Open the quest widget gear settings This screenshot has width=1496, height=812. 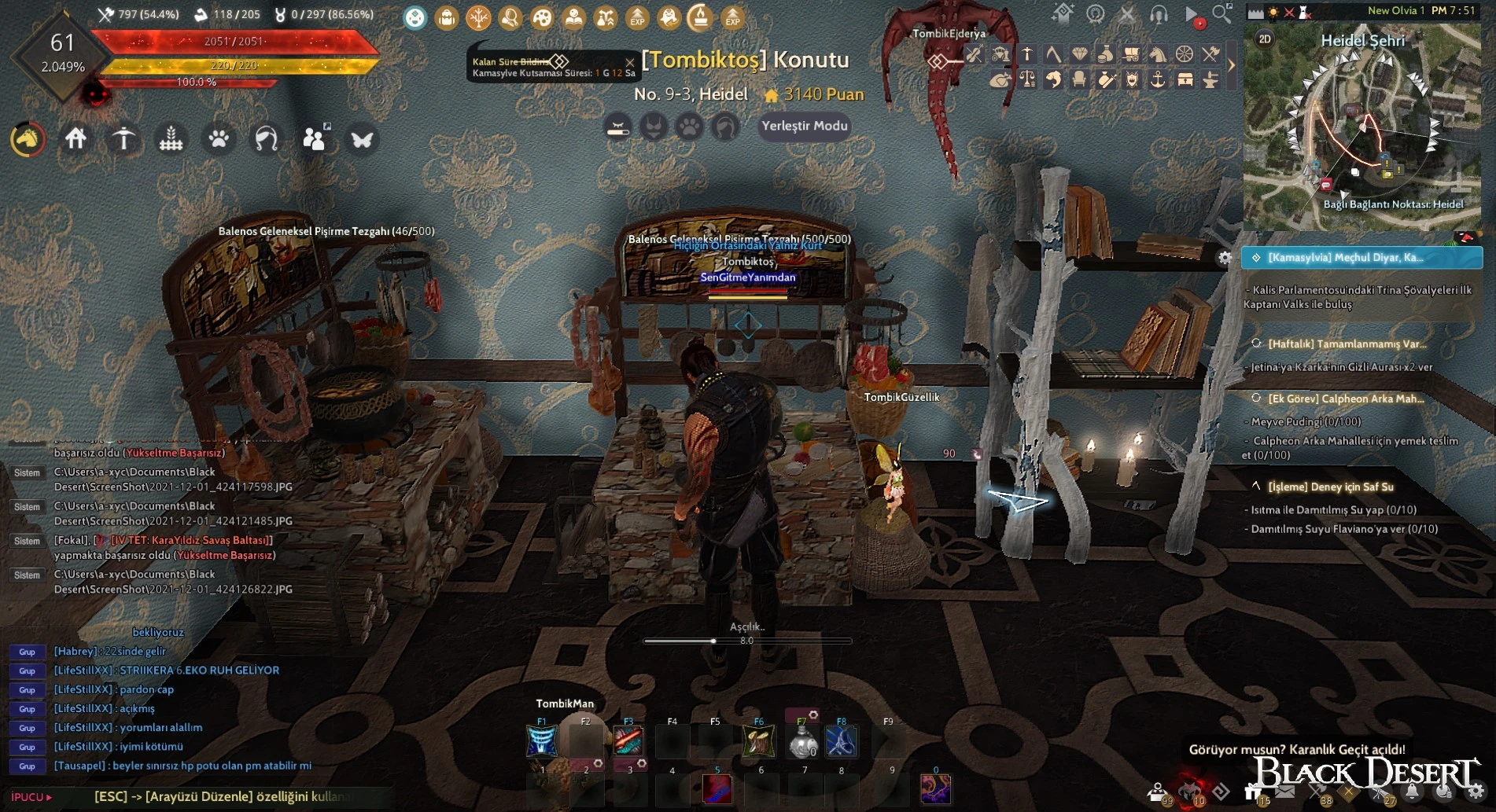coord(1225,258)
